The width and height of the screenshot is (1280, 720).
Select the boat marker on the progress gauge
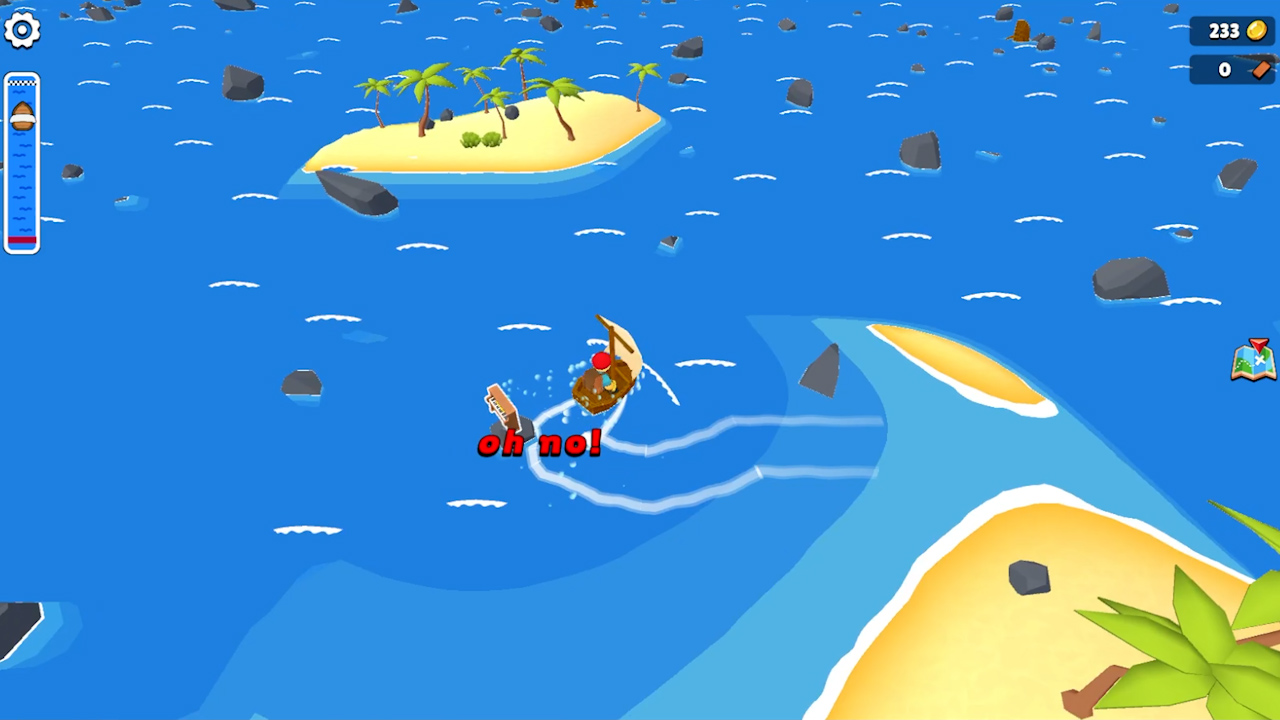pyautogui.click(x=21, y=117)
